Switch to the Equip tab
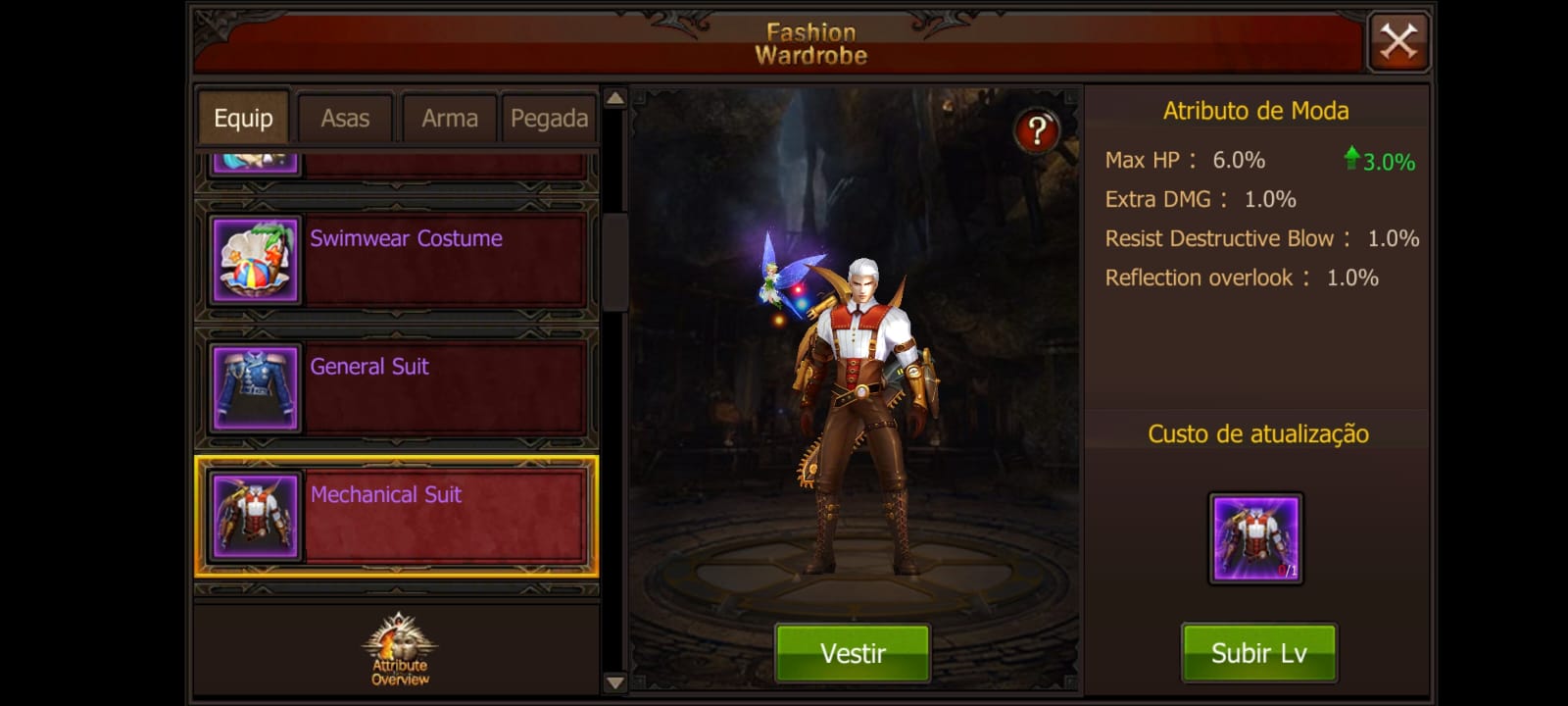This screenshot has height=706, width=1568. (x=243, y=119)
